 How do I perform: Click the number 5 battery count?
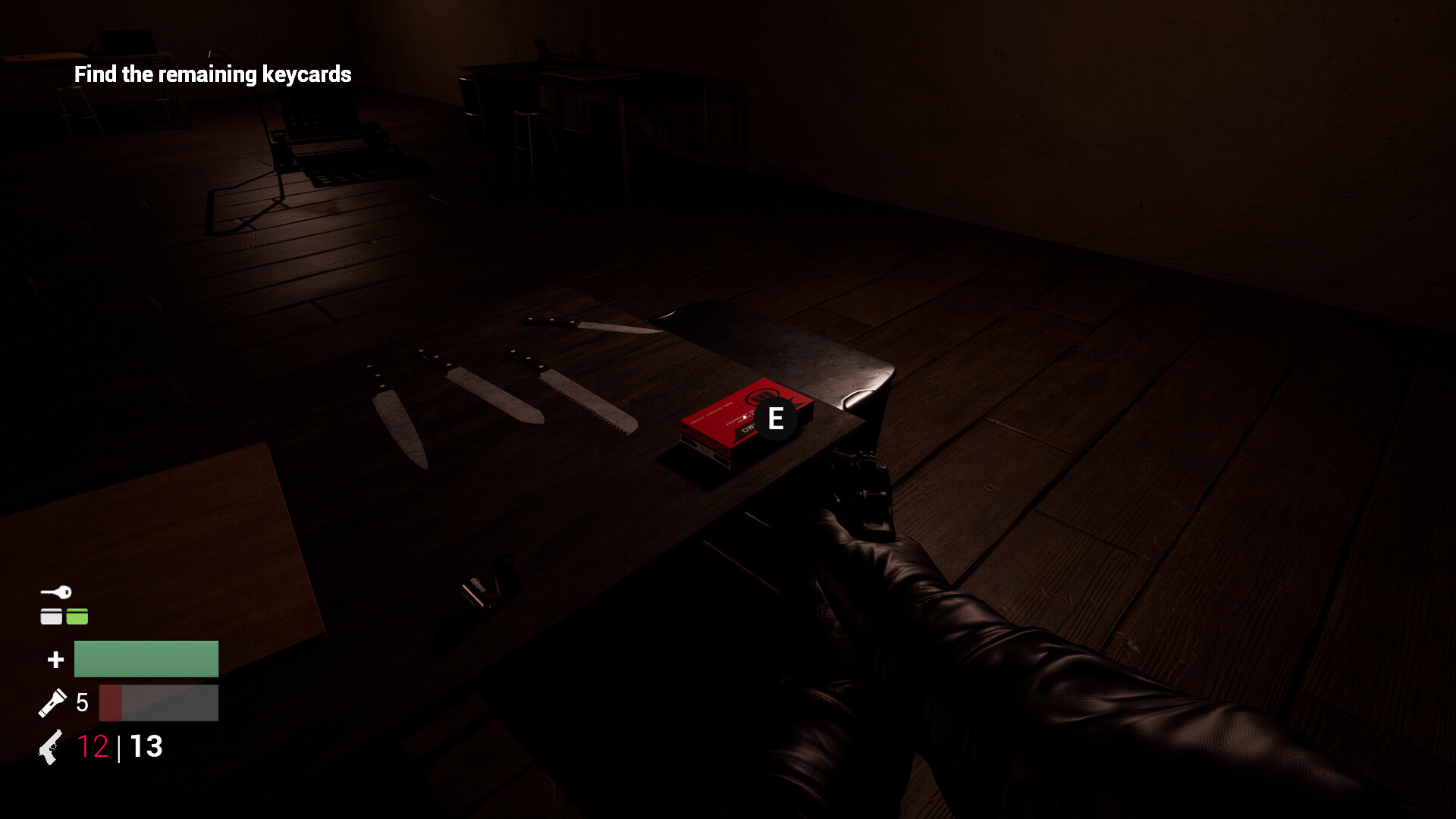click(82, 702)
